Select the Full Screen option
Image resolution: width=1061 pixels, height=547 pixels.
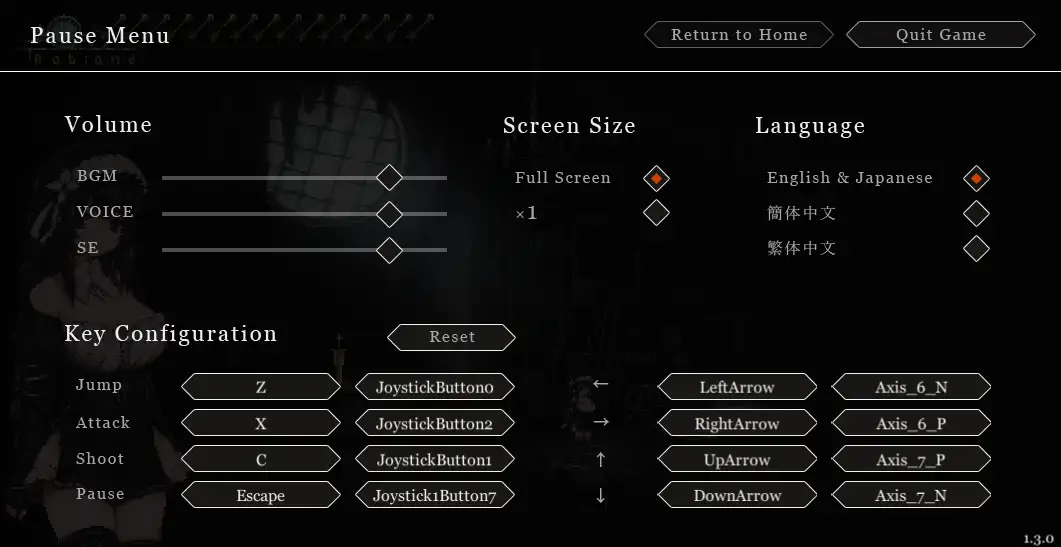click(x=656, y=179)
